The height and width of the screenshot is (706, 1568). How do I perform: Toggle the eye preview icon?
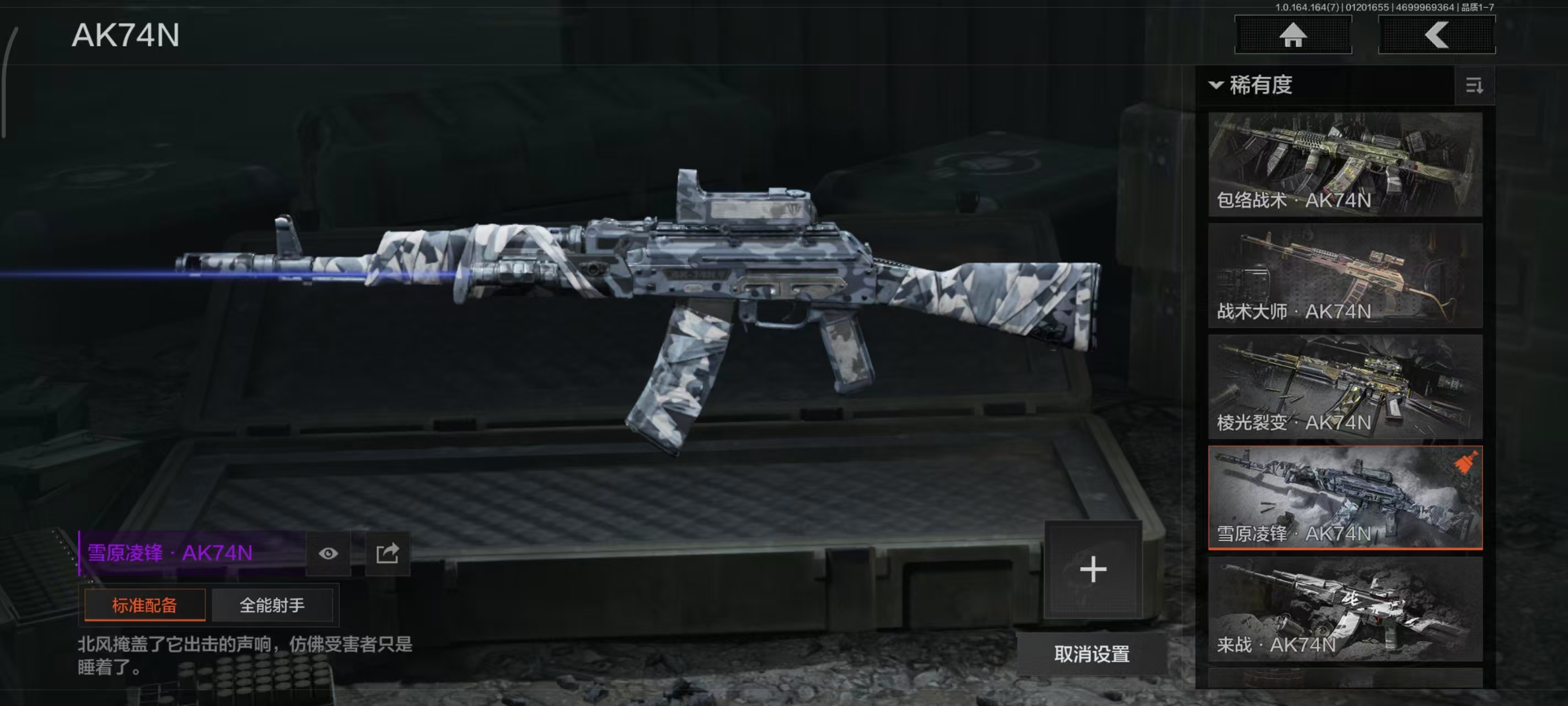click(328, 553)
